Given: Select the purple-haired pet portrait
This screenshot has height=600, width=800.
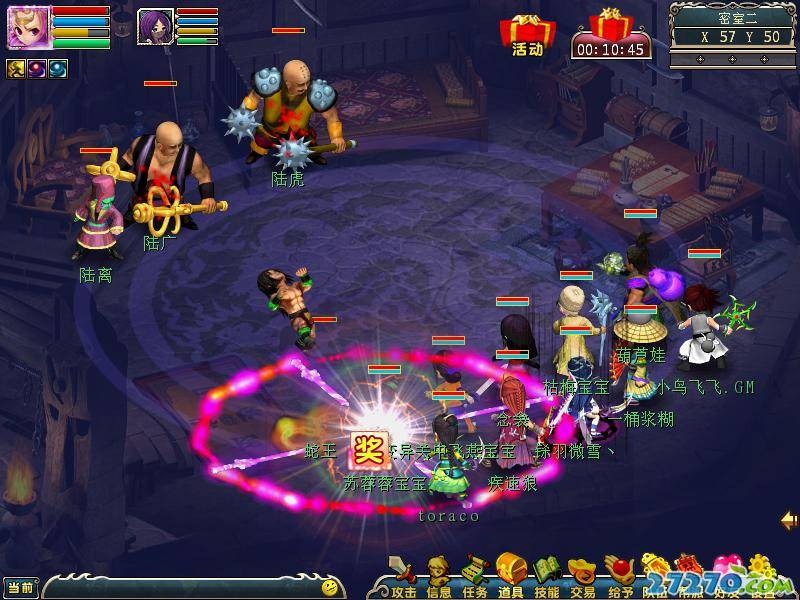Looking at the screenshot, I should point(155,25).
